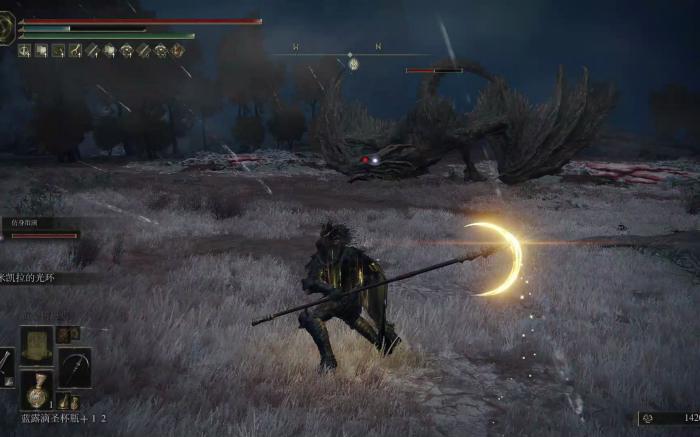Select the golden spell memory slot
The height and width of the screenshot is (437, 700).
pos(37,344)
